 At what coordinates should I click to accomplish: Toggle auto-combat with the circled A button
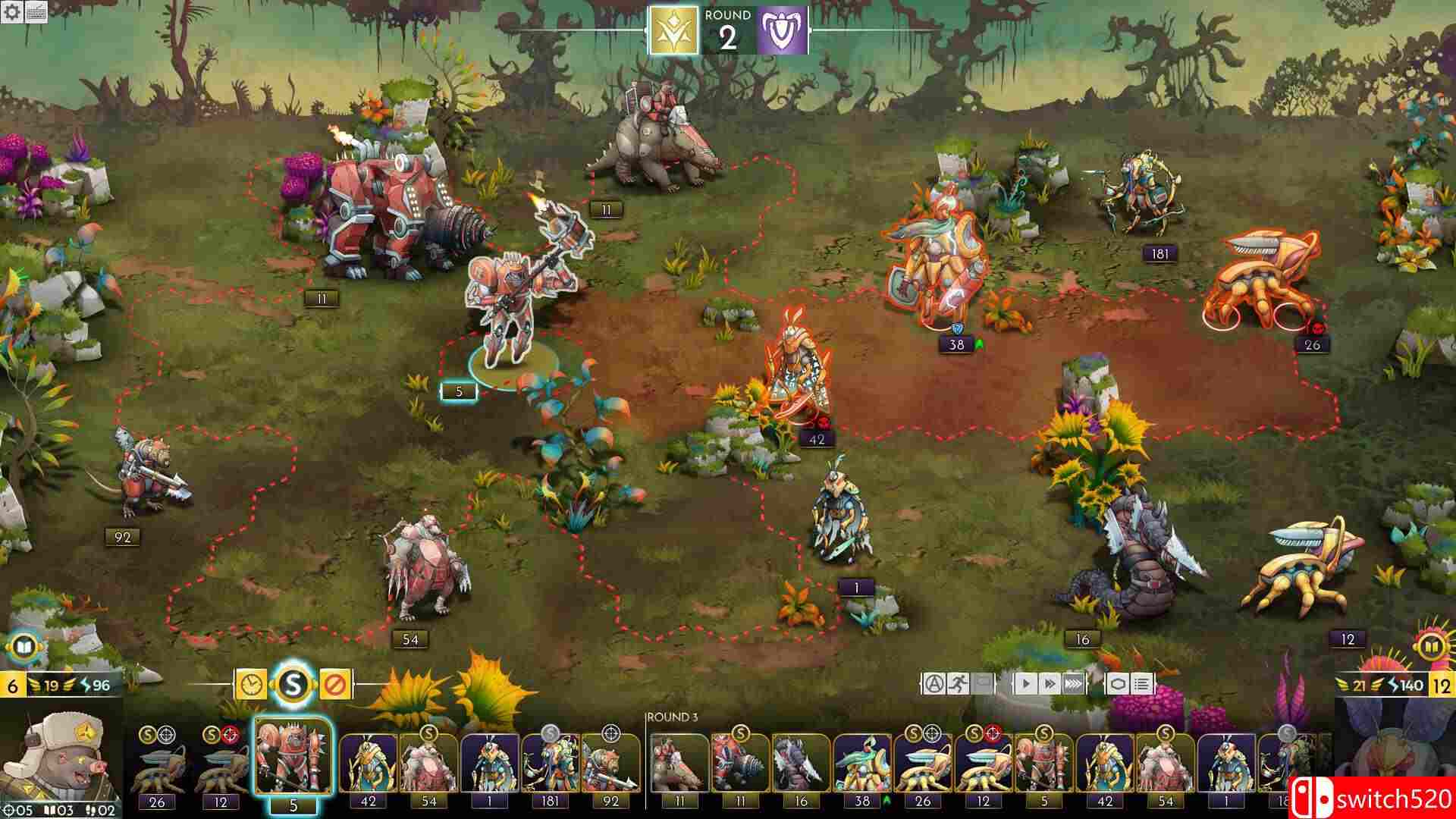pos(933,684)
